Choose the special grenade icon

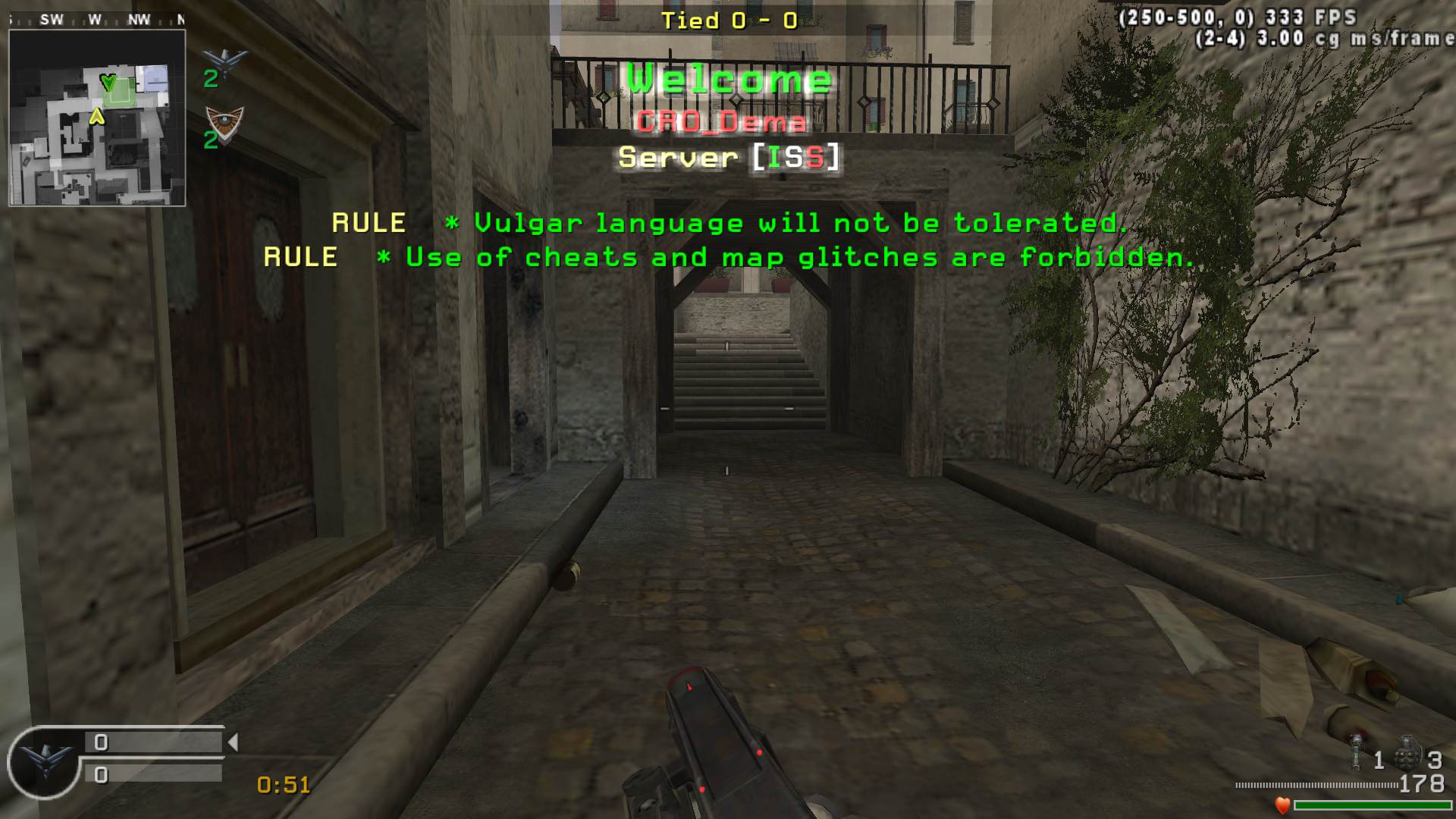click(1356, 752)
